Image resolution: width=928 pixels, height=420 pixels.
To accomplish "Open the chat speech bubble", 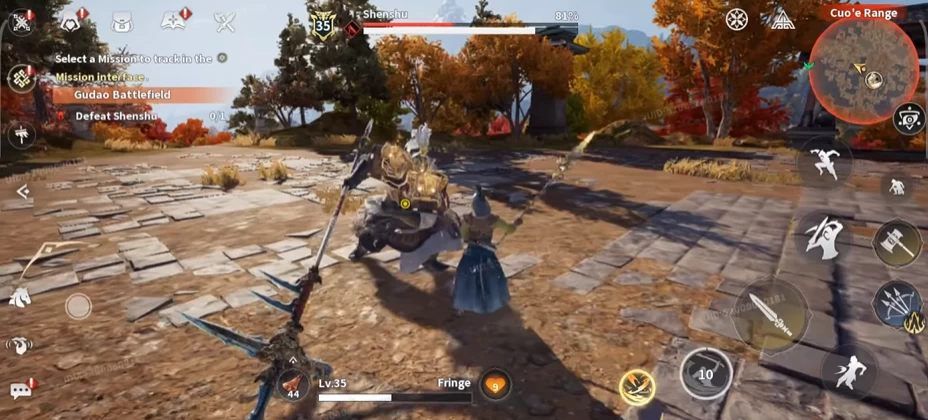I will tap(21, 389).
